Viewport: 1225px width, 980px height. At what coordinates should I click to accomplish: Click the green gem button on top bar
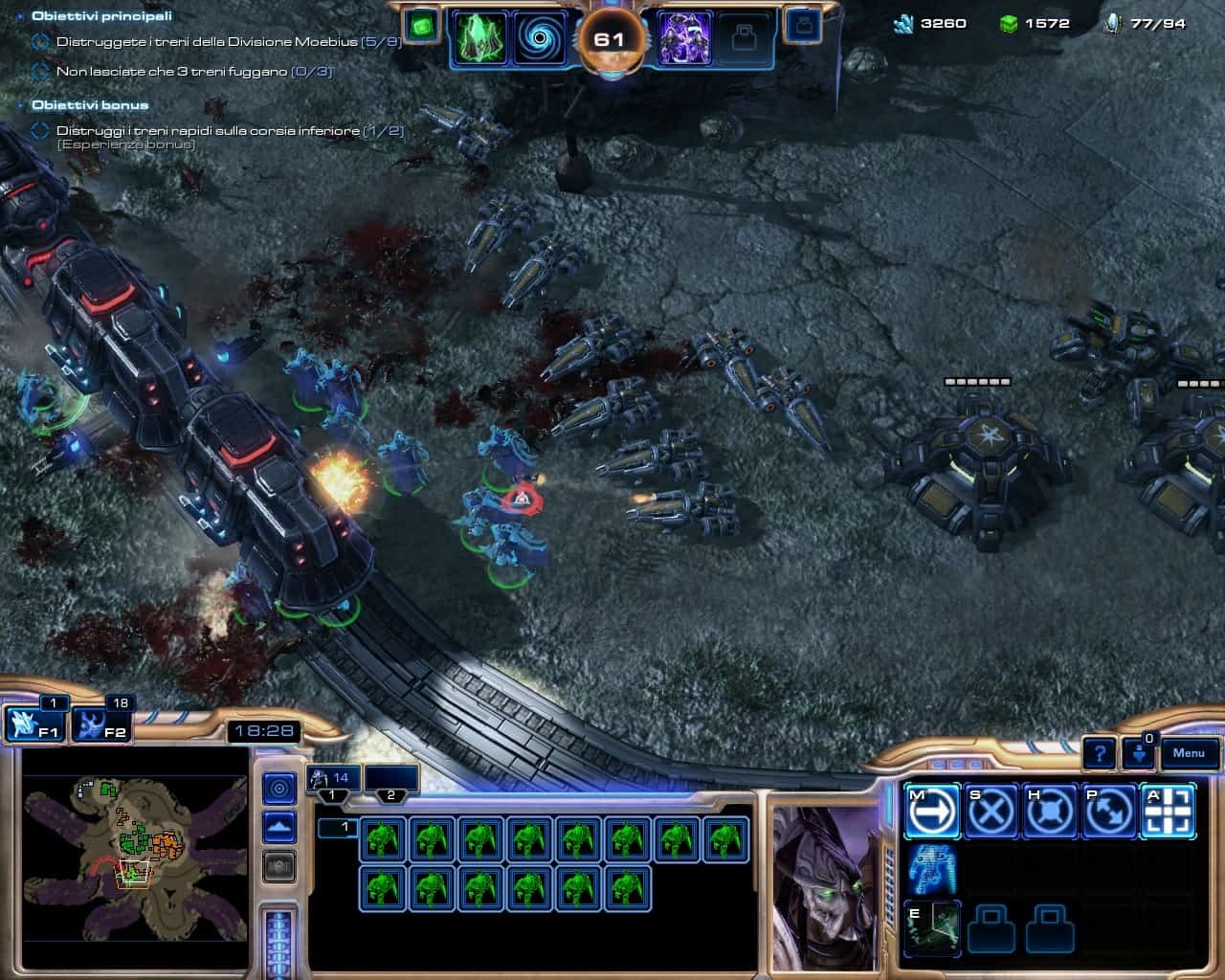(420, 27)
